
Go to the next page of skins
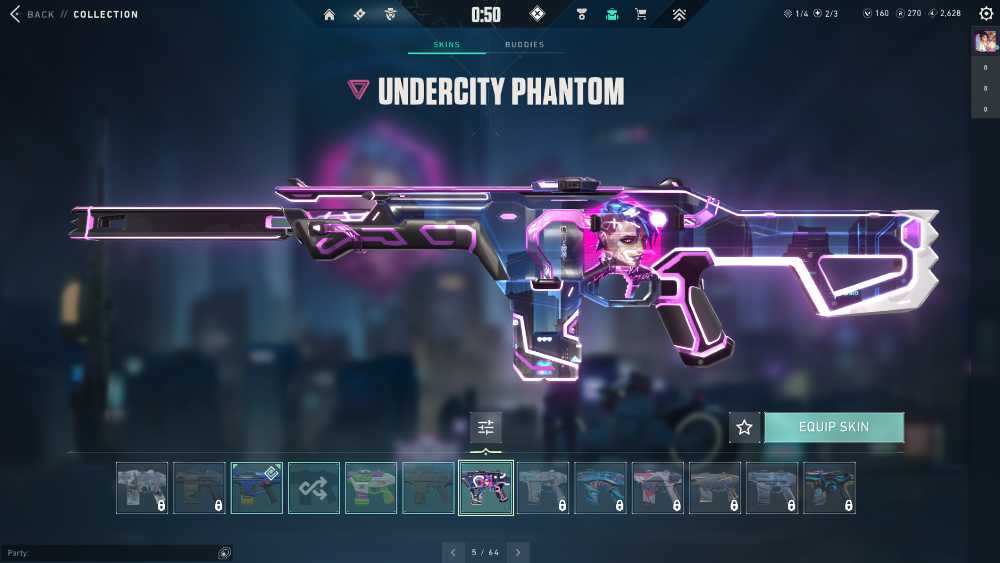click(518, 552)
